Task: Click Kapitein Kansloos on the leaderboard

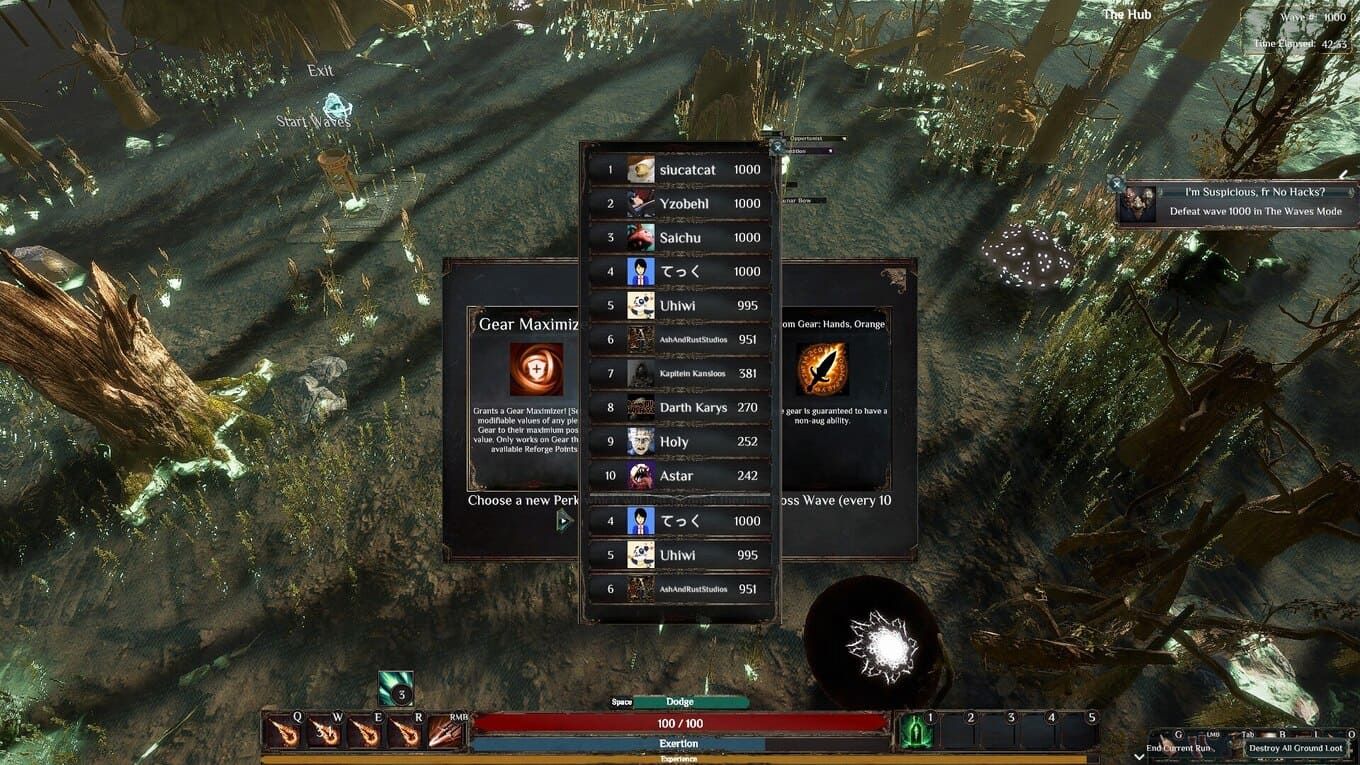Action: click(680, 374)
